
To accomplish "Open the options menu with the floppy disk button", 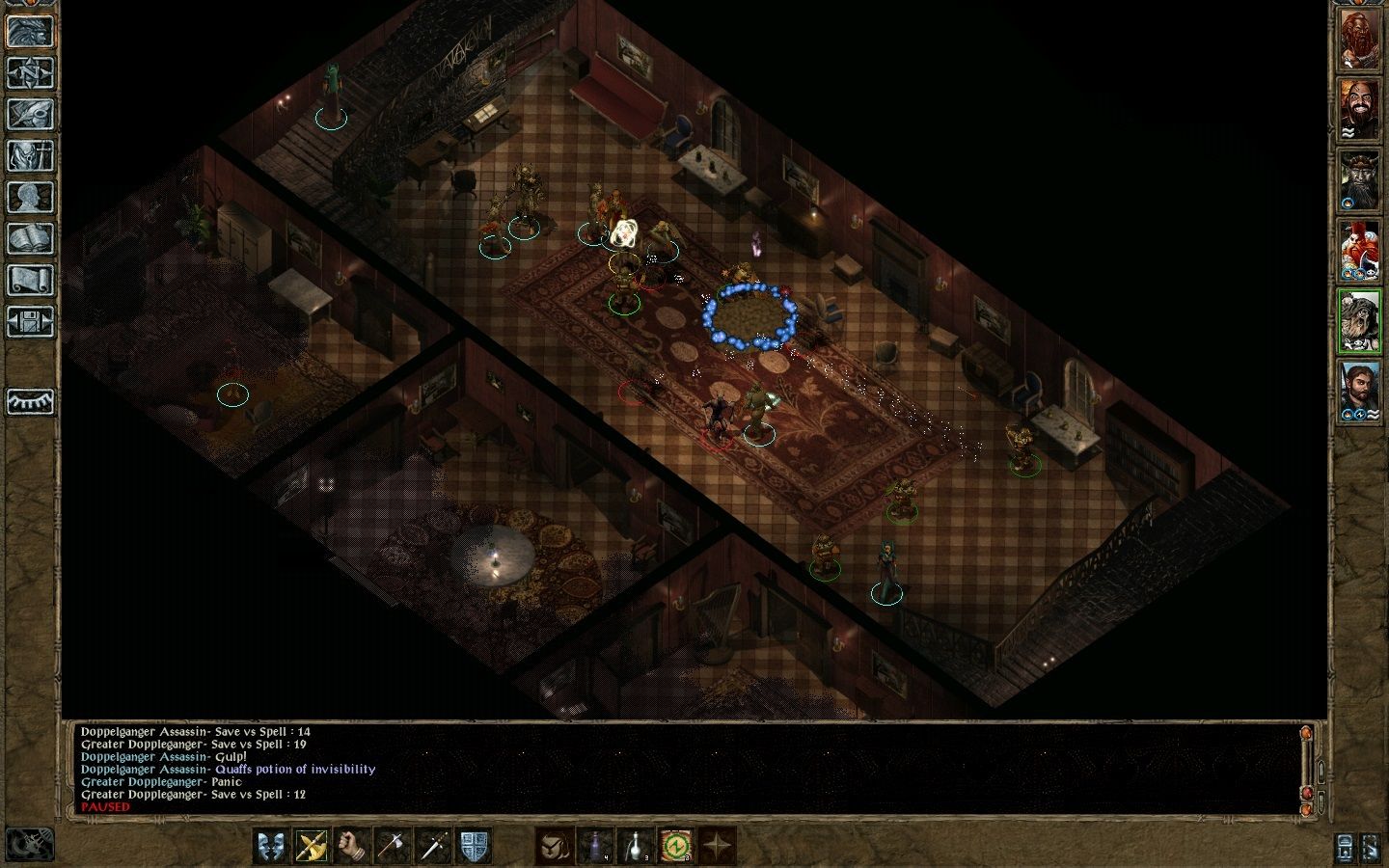I will pyautogui.click(x=30, y=321).
